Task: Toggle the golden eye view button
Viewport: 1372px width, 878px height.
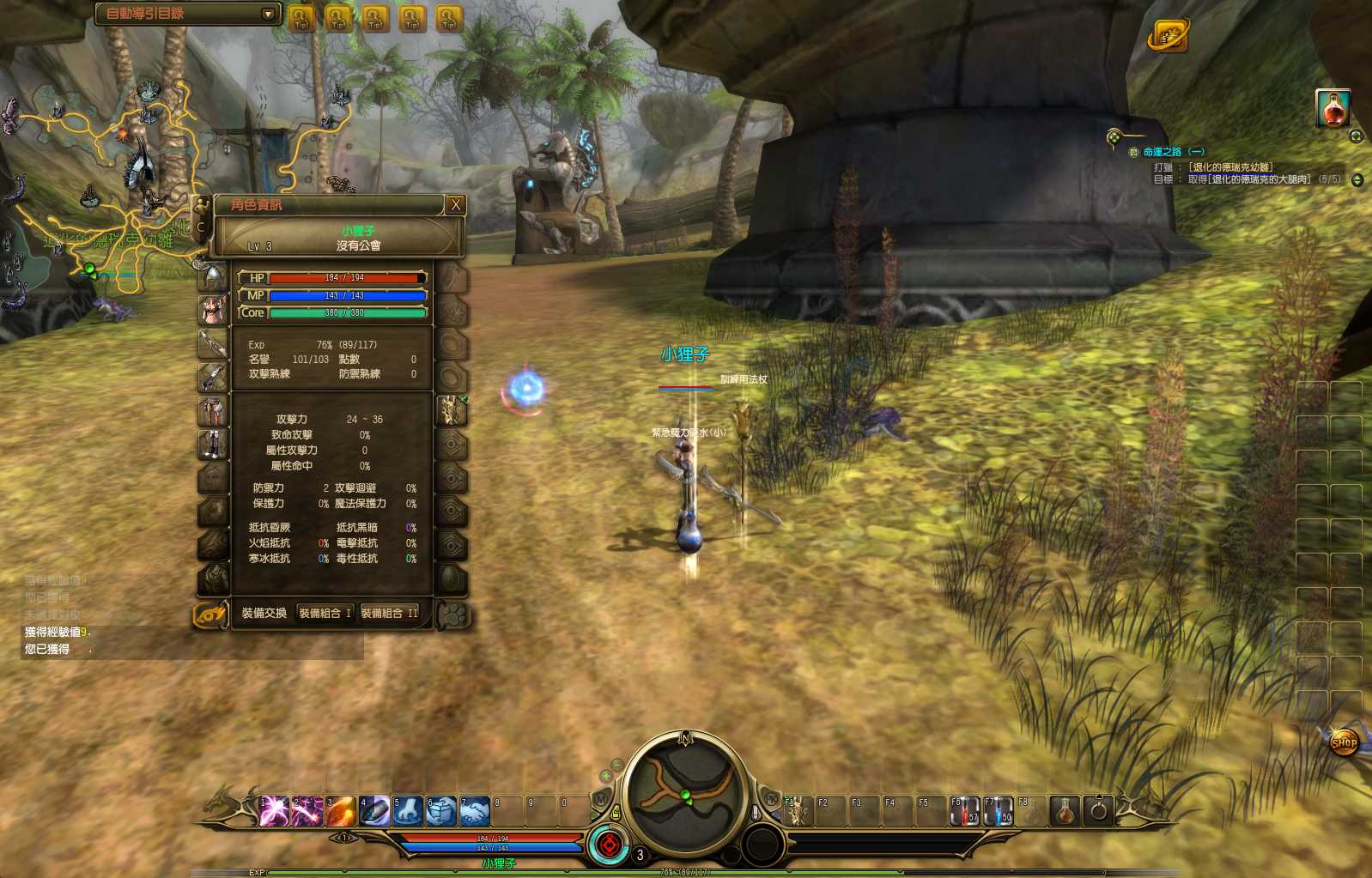Action: [x=209, y=615]
